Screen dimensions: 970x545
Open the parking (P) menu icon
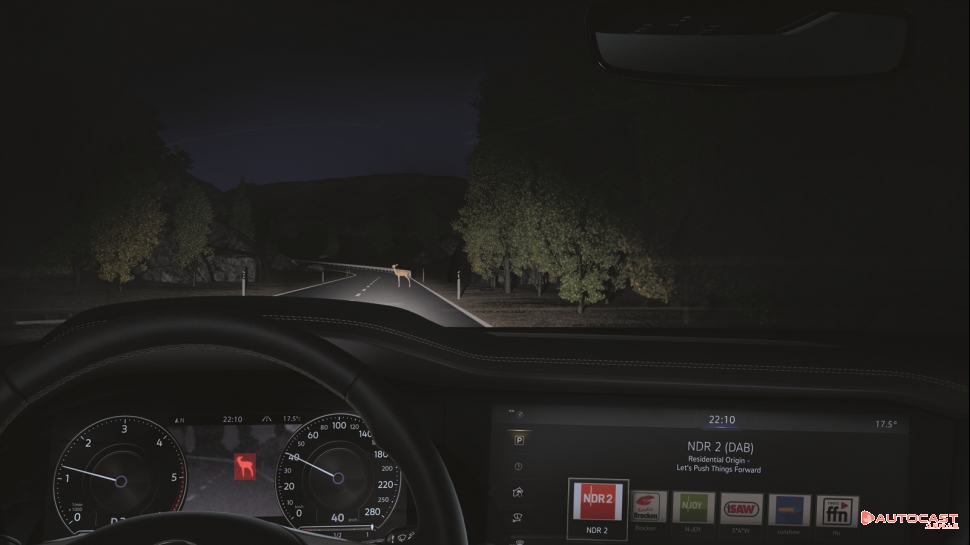pos(519,439)
